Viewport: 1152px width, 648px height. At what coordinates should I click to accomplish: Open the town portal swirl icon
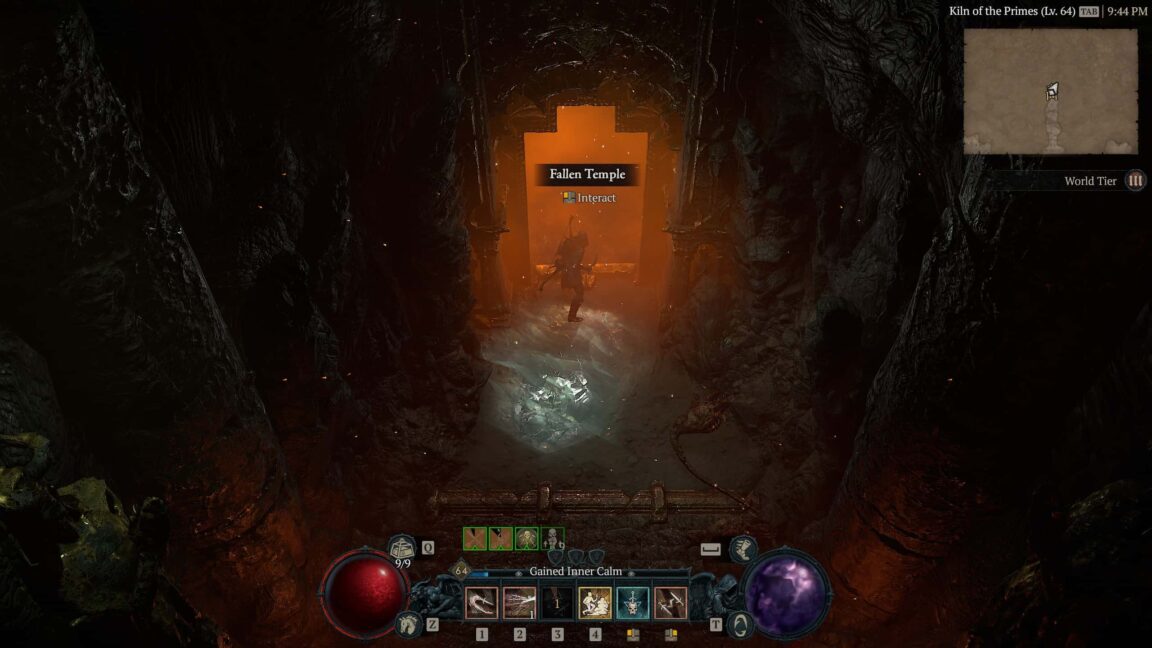coord(741,624)
